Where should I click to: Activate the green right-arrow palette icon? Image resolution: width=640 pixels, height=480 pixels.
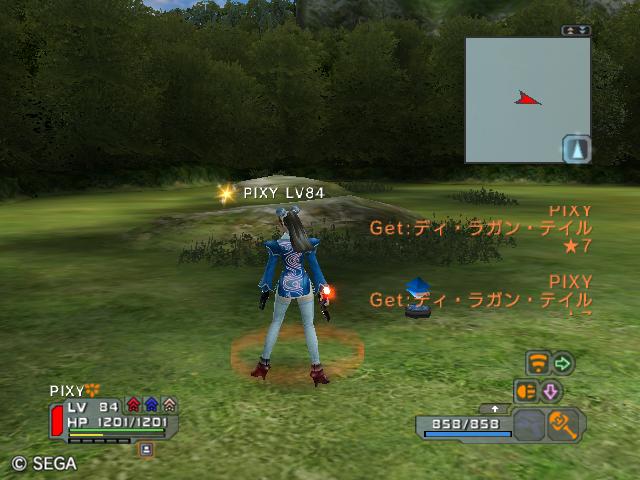(563, 362)
